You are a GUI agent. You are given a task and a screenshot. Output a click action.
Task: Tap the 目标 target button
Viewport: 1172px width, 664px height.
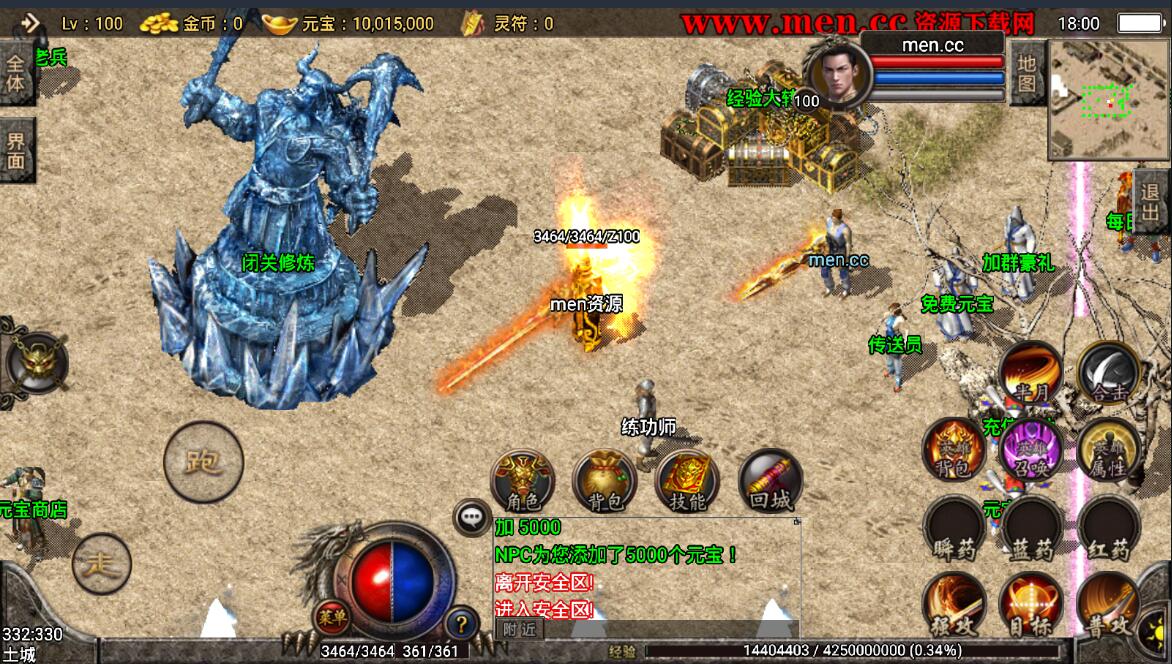coord(1031,605)
